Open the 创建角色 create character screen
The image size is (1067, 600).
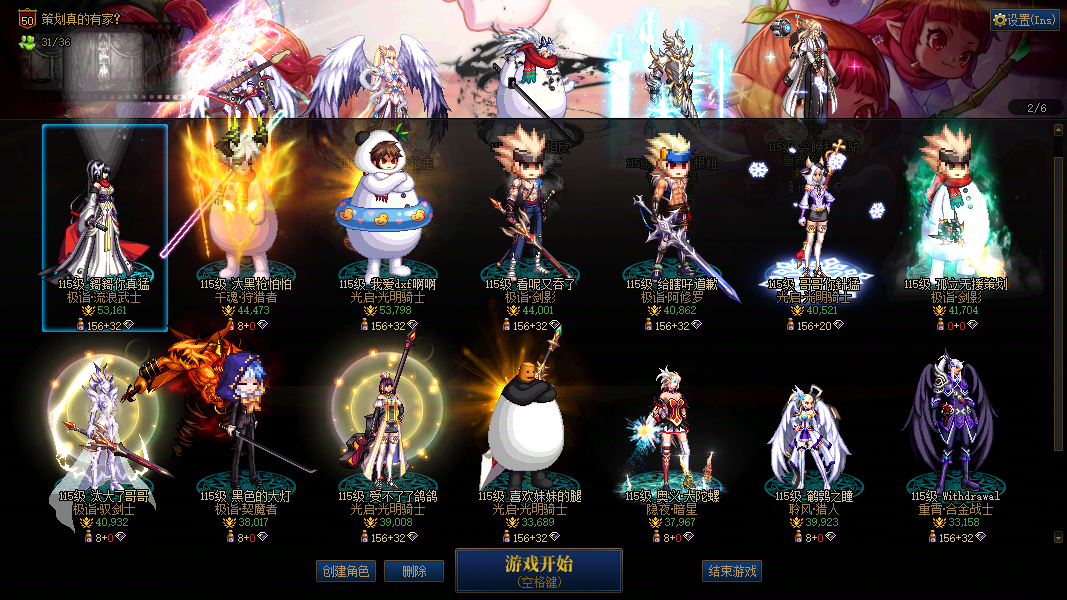345,572
